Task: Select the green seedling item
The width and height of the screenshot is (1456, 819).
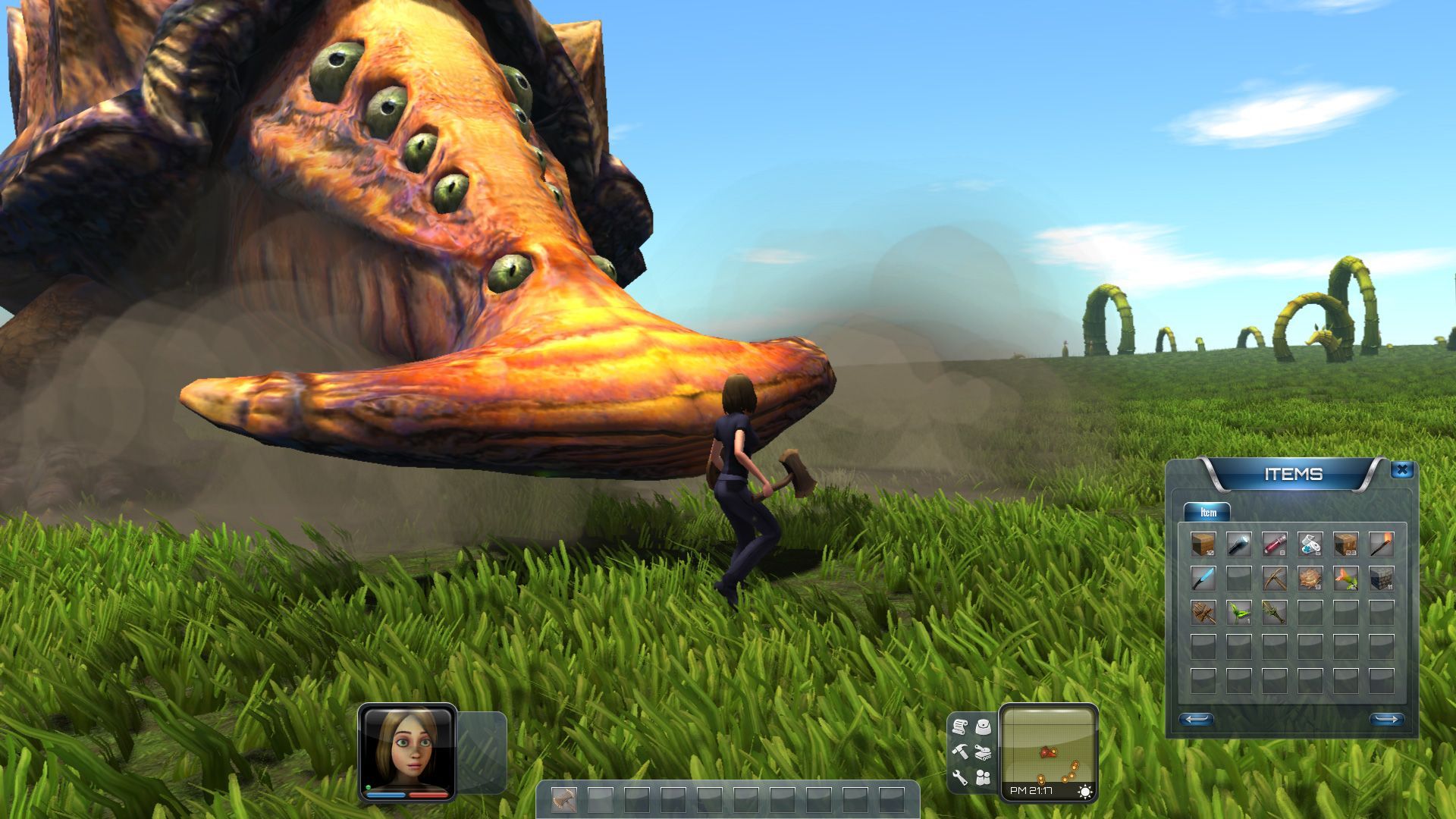Action: click(1238, 613)
